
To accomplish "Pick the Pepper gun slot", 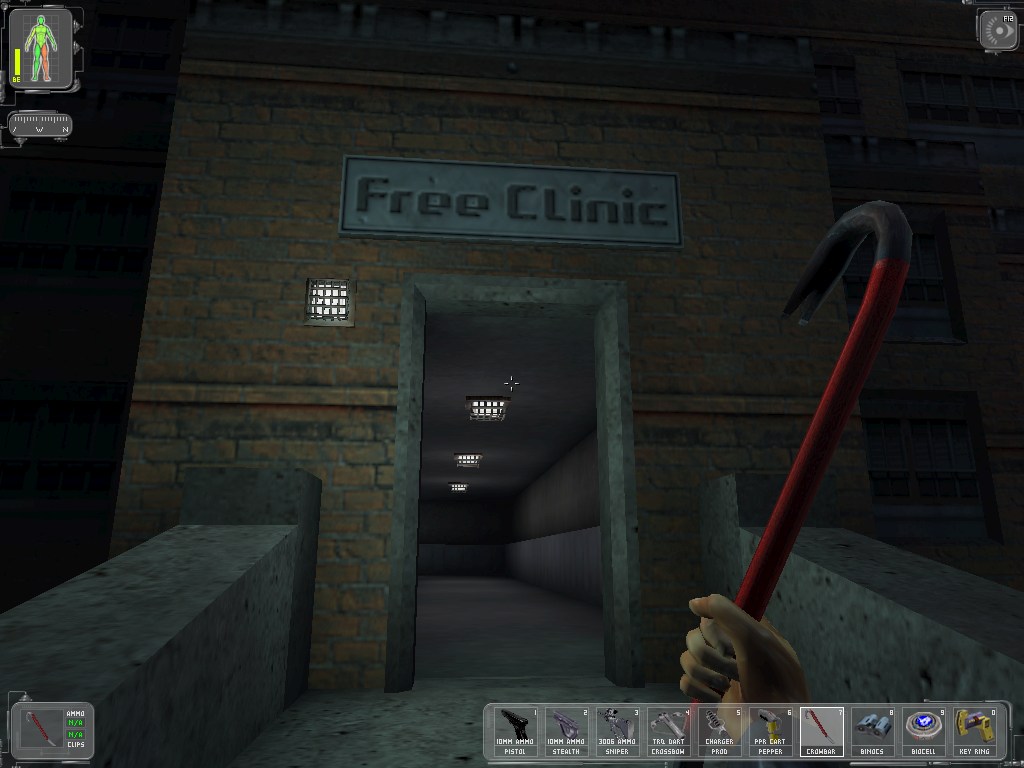I will (770, 731).
